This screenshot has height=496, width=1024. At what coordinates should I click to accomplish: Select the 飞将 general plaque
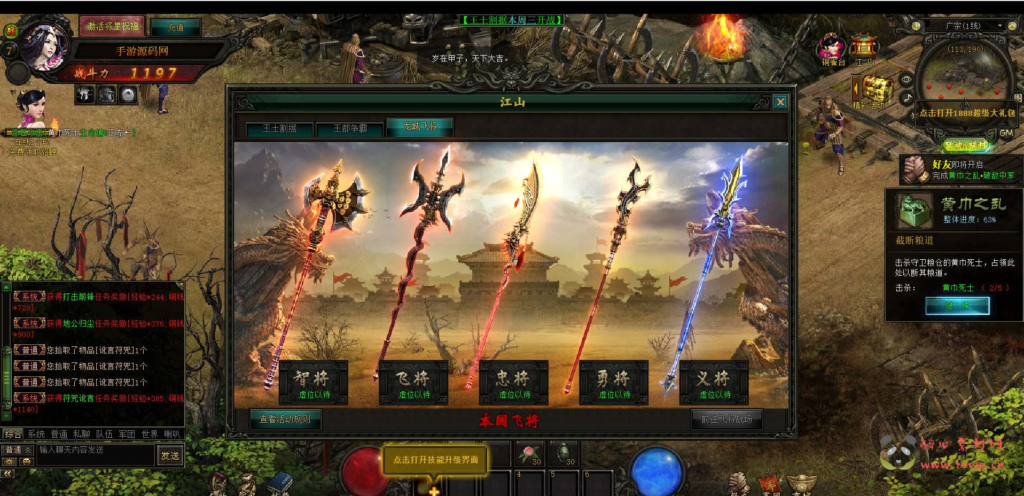(413, 382)
